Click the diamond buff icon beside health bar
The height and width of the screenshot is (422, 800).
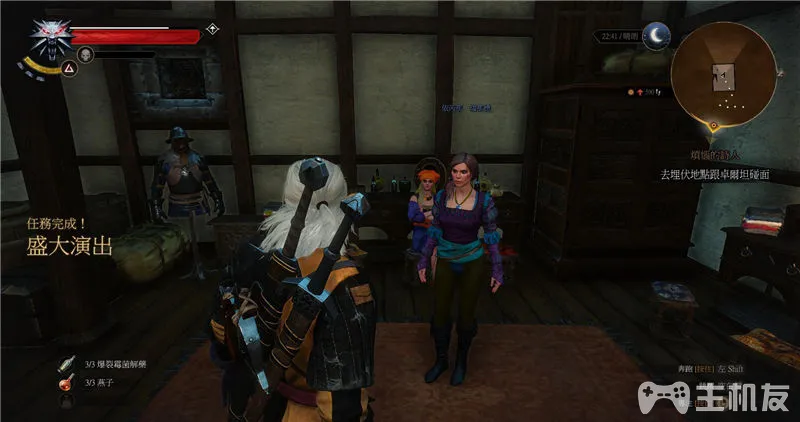(212, 28)
